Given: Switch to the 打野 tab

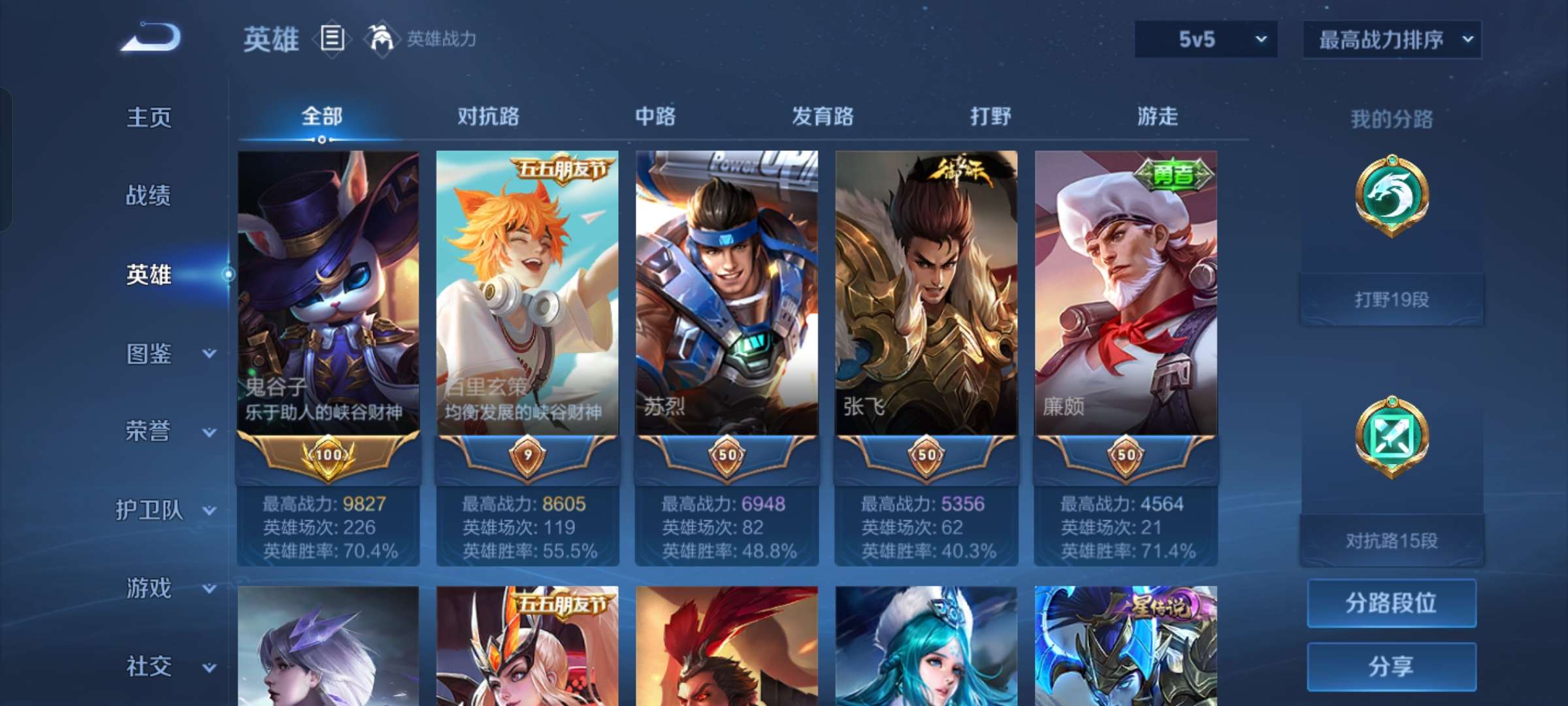Looking at the screenshot, I should coord(990,116).
